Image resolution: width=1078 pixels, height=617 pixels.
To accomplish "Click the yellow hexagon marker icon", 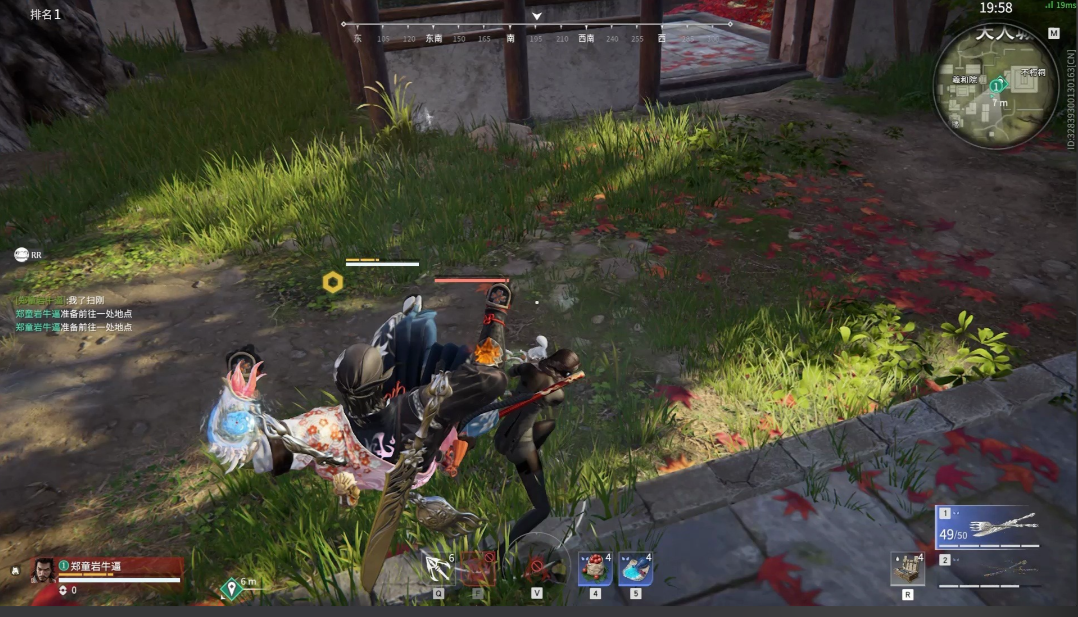I will coord(332,283).
